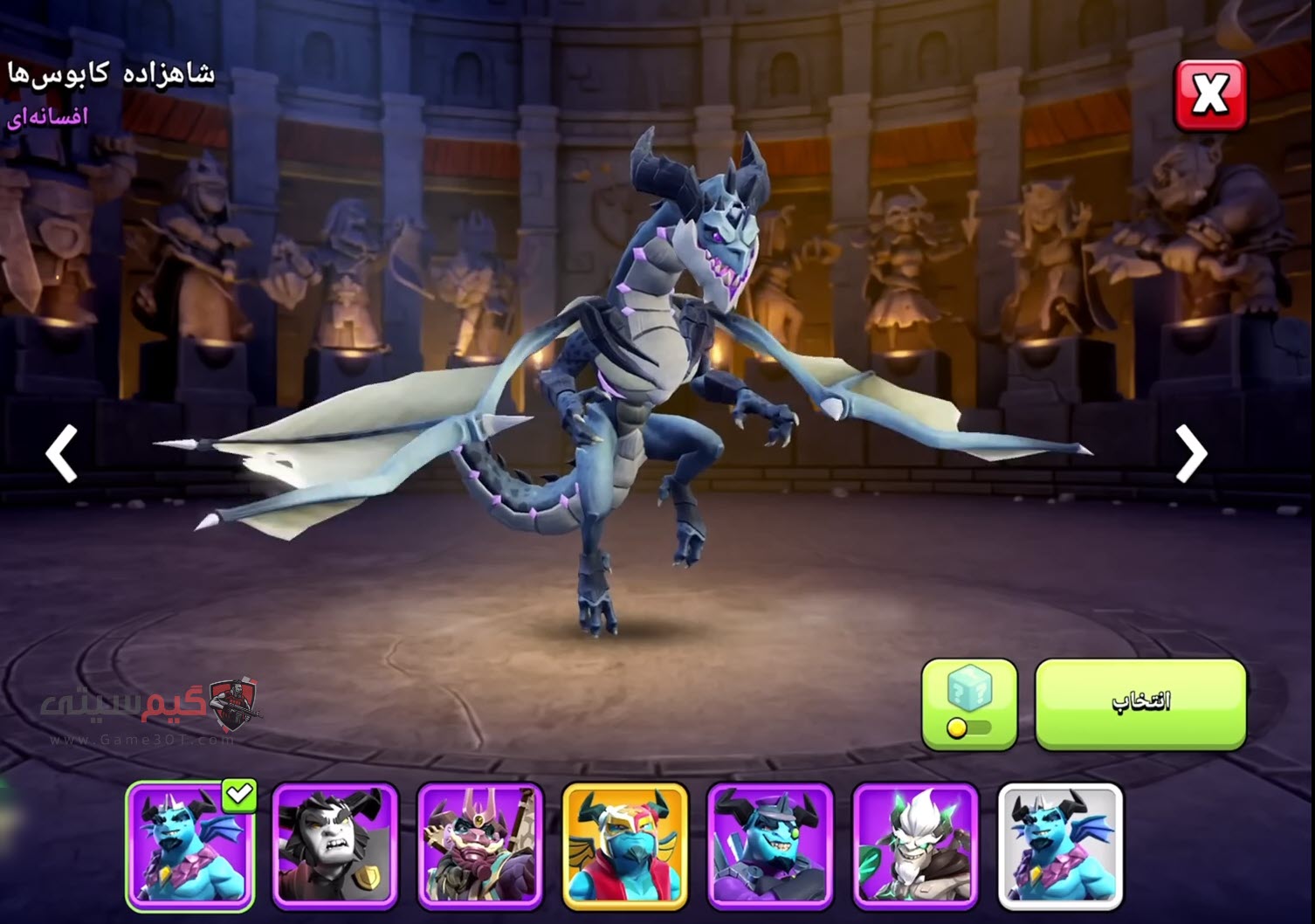Pick the pink samurai-armored skin thumbnail
The width and height of the screenshot is (1315, 924).
pos(480,845)
